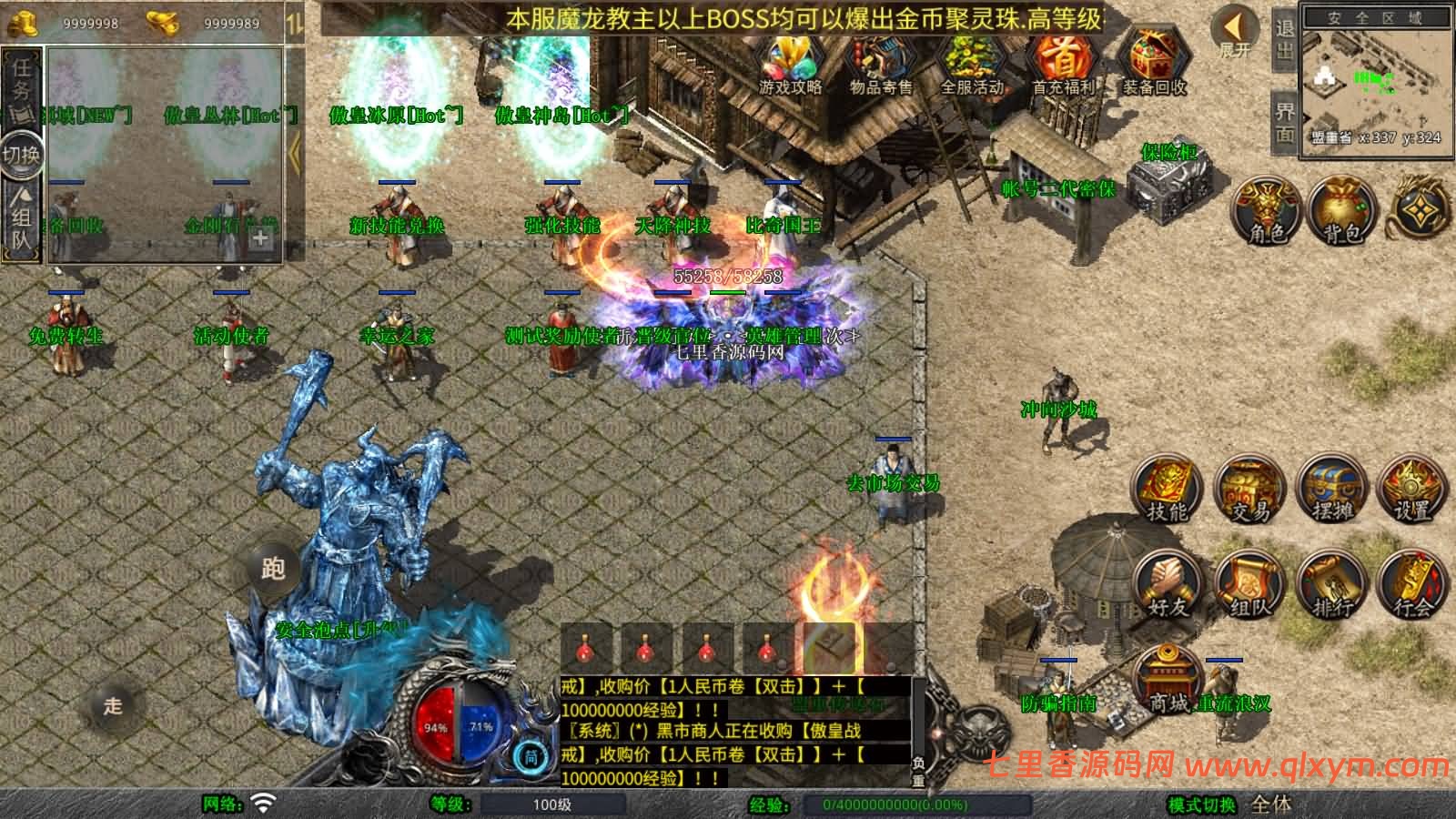This screenshot has height=819, width=1456.
Task: Show the 排行 rankings
Action: (1332, 584)
